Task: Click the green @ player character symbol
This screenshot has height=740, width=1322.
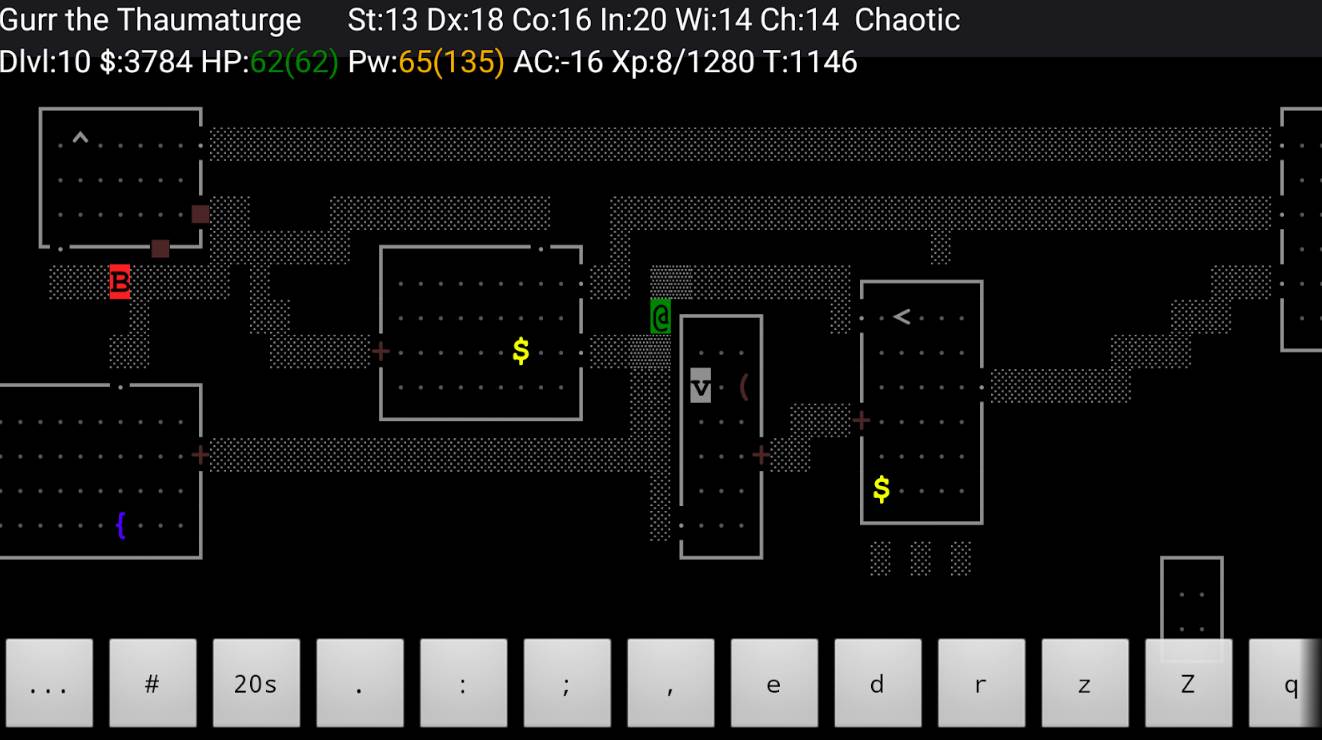Action: pos(660,318)
